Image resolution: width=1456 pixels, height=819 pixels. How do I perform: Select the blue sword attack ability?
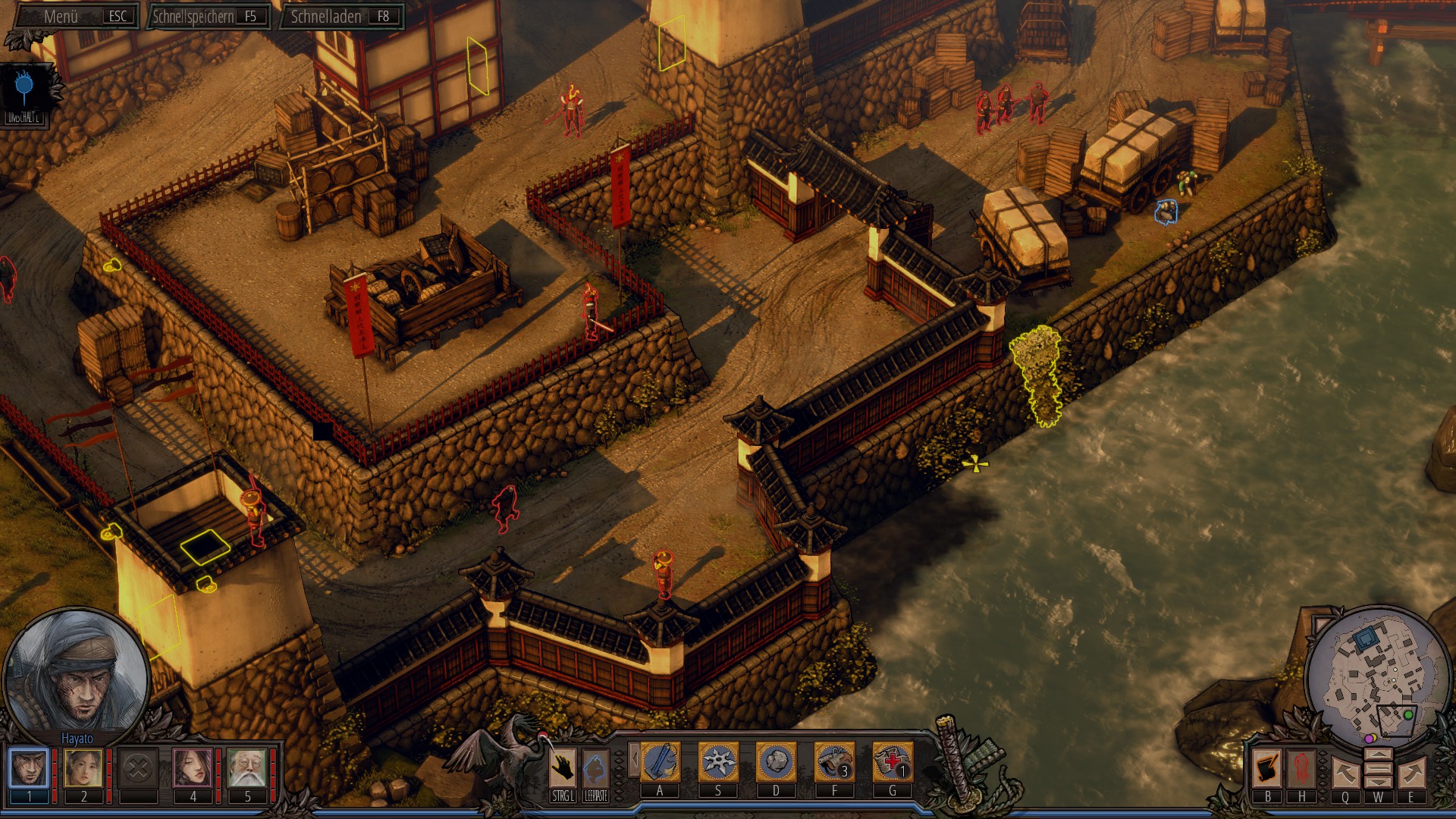(660, 762)
